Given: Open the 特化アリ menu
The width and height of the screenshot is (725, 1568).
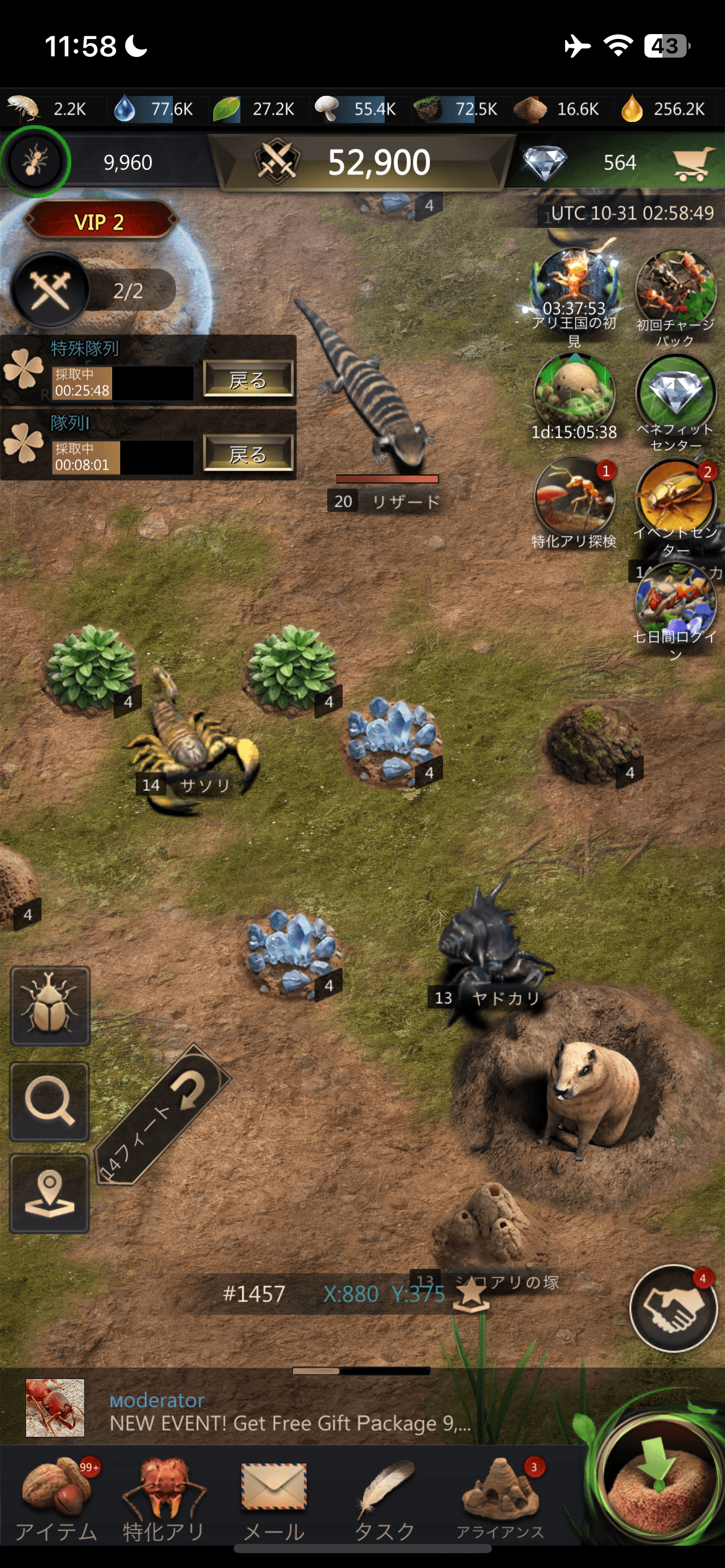Looking at the screenshot, I should click(164, 1499).
